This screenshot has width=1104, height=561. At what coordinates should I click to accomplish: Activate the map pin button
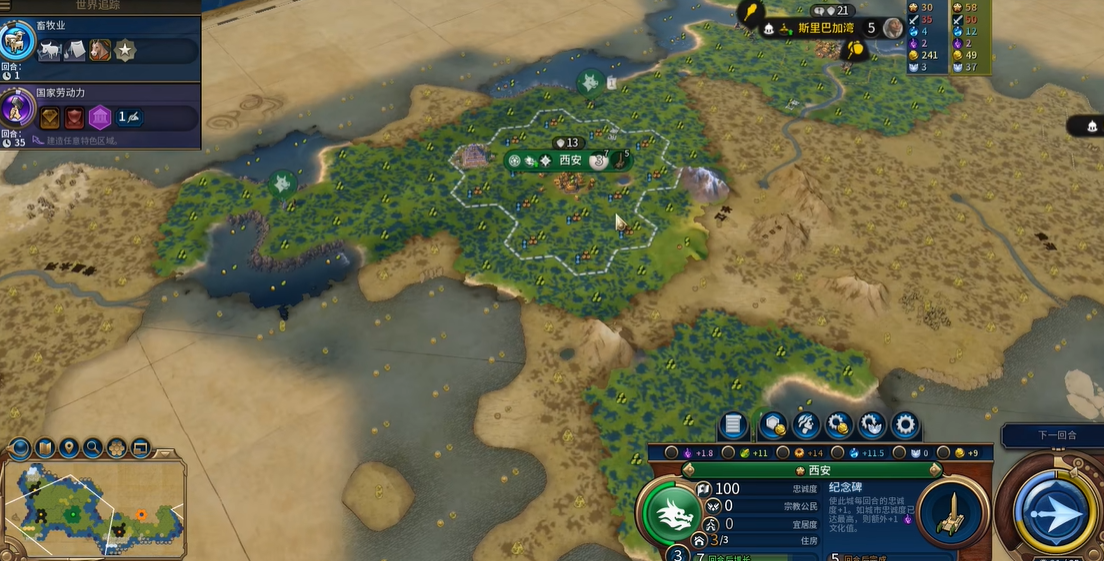[69, 448]
